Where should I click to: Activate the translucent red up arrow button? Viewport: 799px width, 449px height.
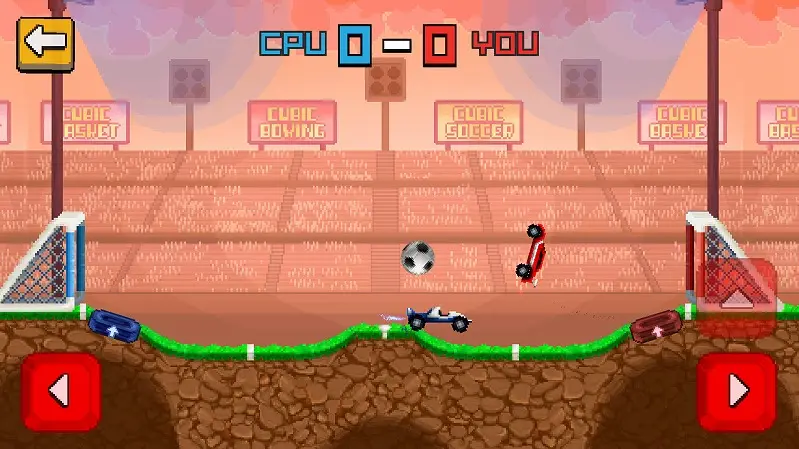click(737, 295)
